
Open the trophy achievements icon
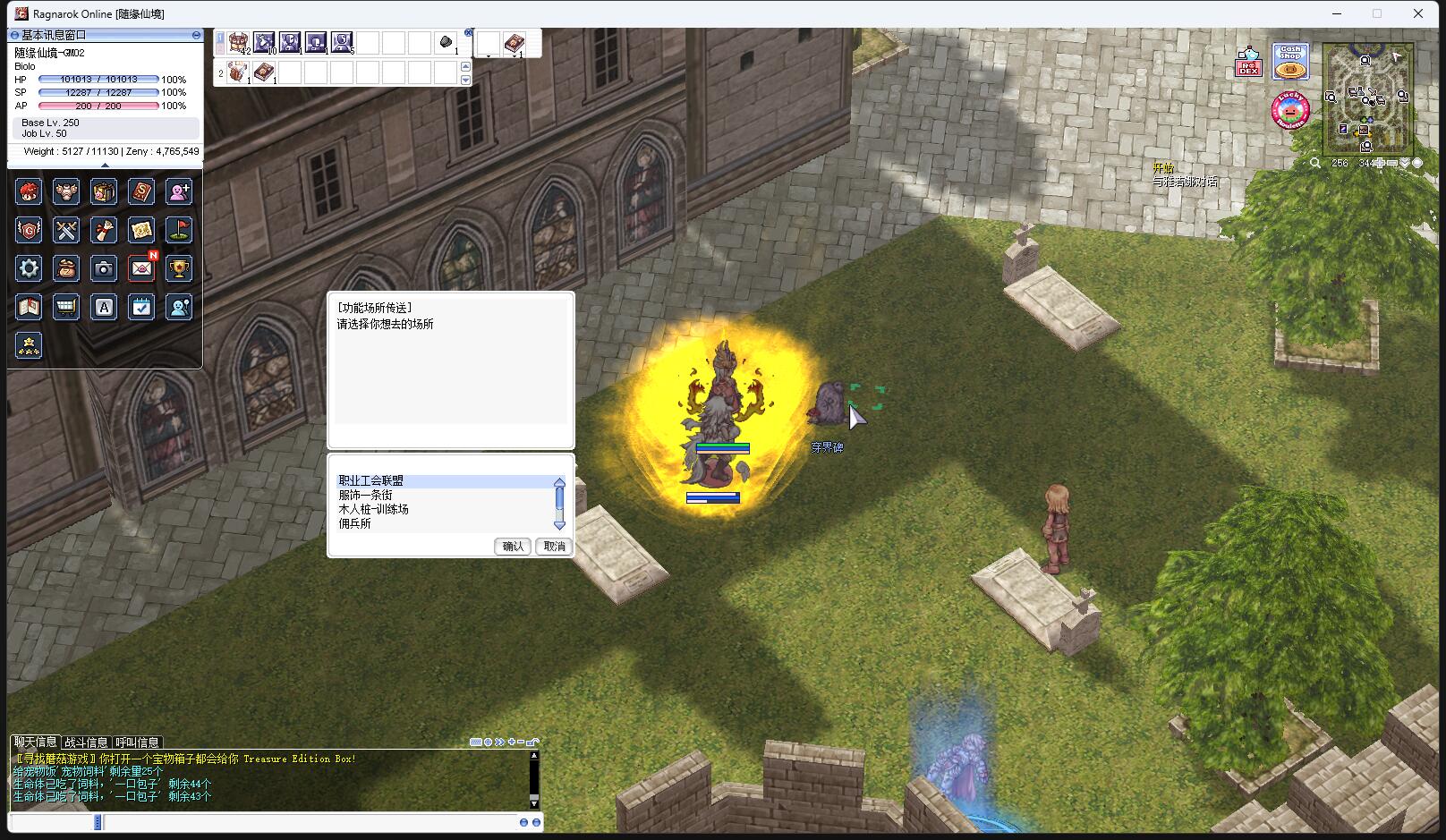179,268
